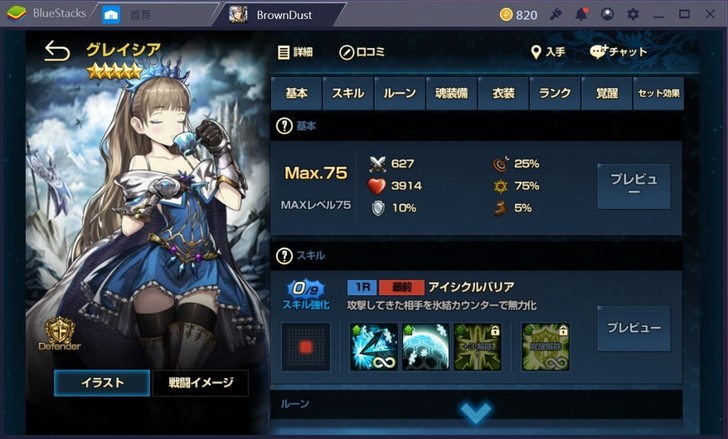The width and height of the screenshot is (728, 439).
Task: Switch to the 魂装備 tab
Action: tap(452, 93)
